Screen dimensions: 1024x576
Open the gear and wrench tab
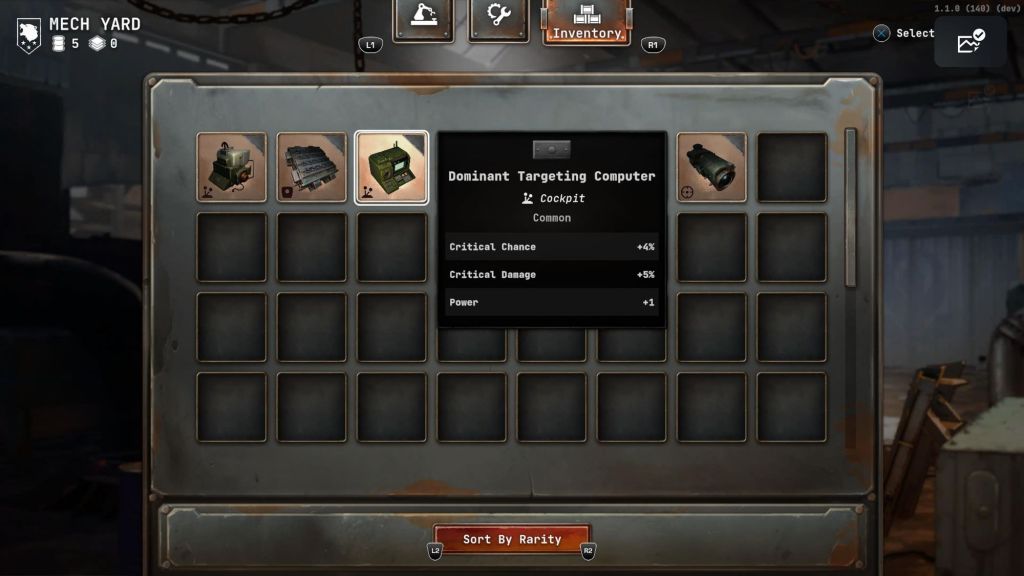click(499, 19)
